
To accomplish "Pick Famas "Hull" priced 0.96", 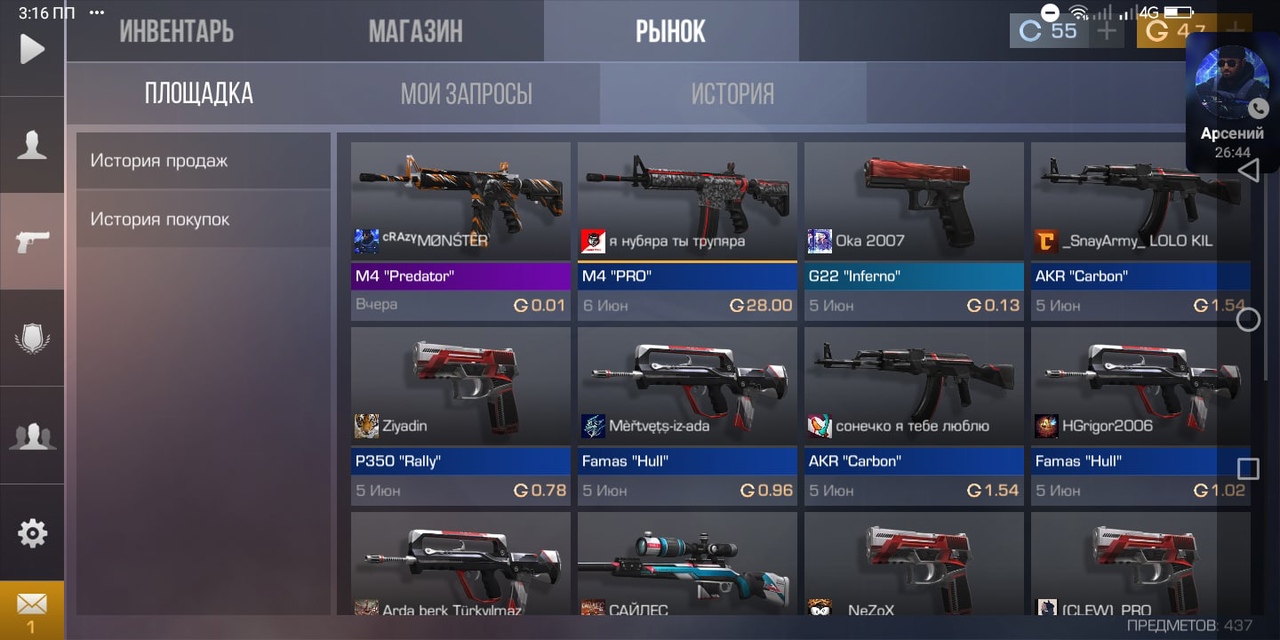I will (x=687, y=415).
